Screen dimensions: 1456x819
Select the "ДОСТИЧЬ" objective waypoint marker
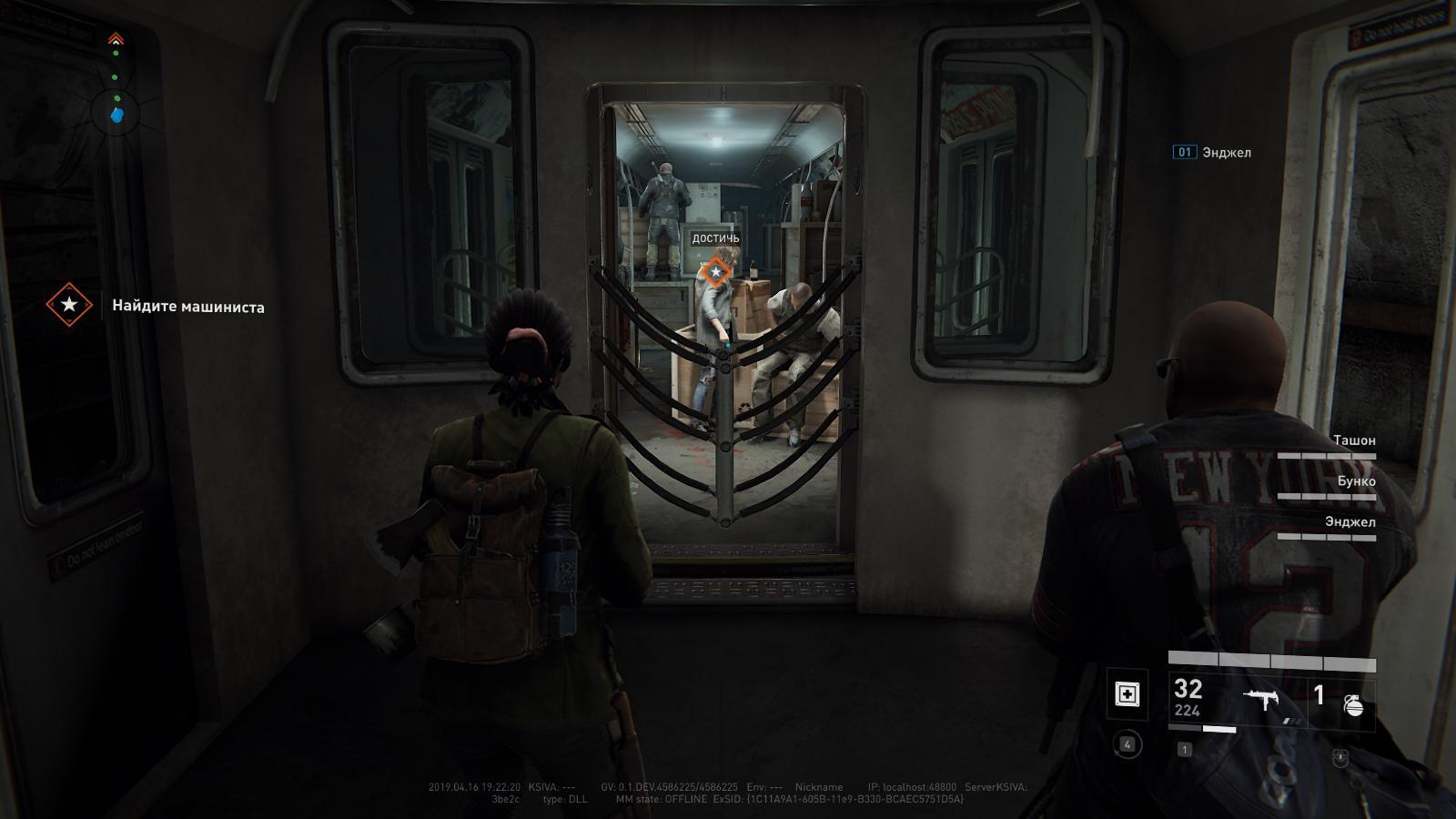(716, 271)
